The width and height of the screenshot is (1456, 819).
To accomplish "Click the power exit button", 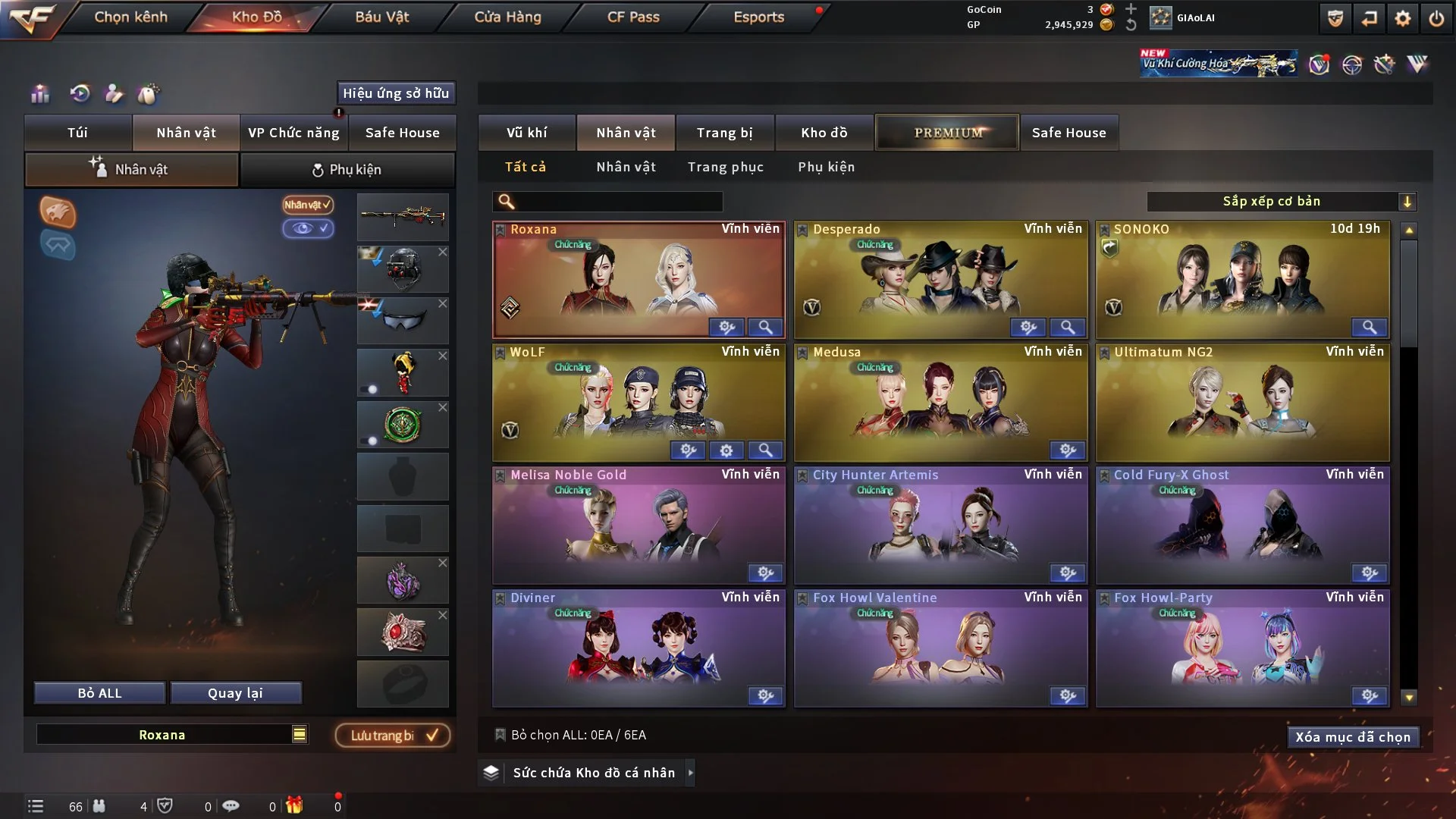I will click(x=1436, y=18).
